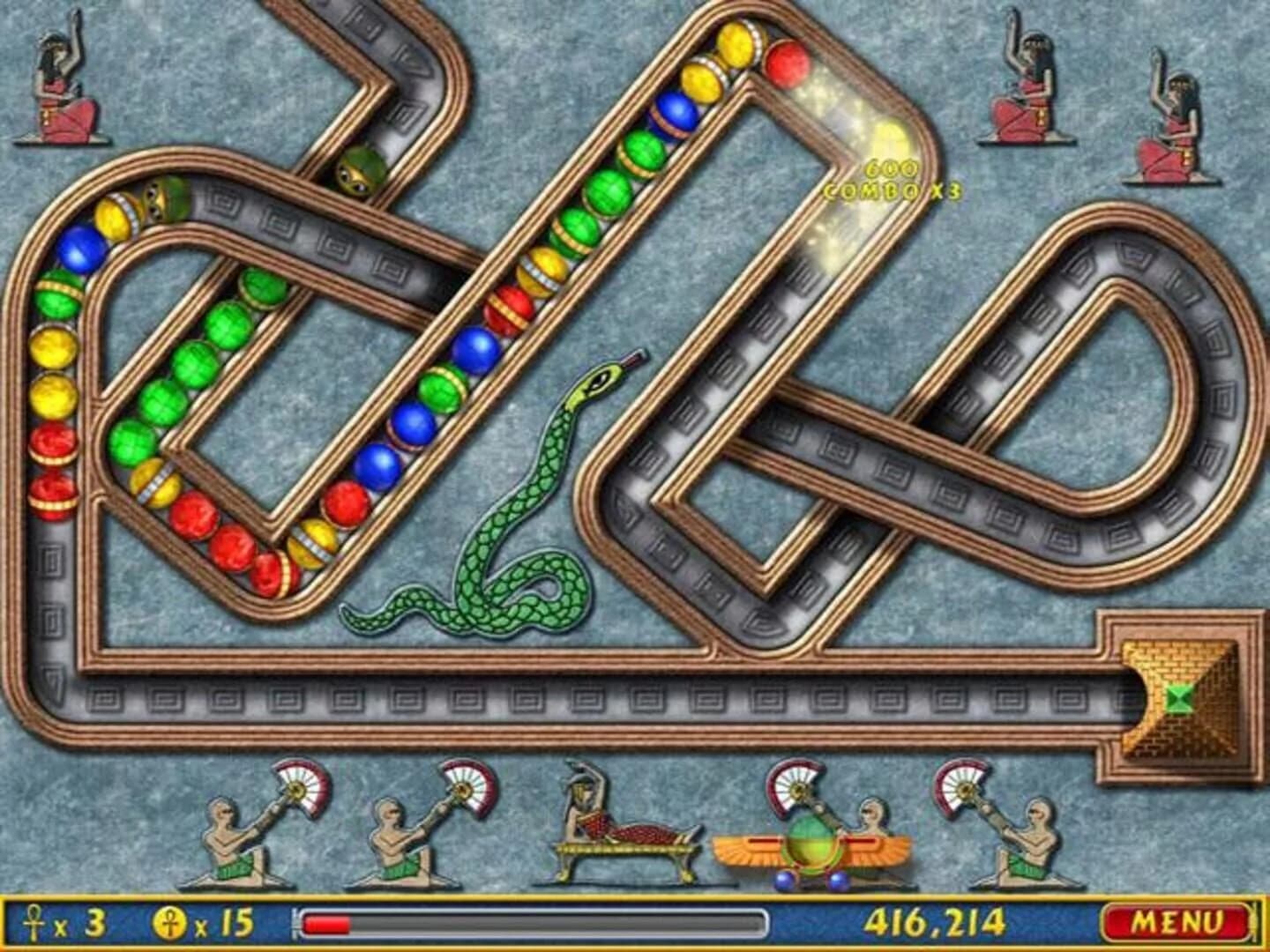Click the red sphere at the top of the chain
Screen dimensions: 1270x952
pos(788,62)
